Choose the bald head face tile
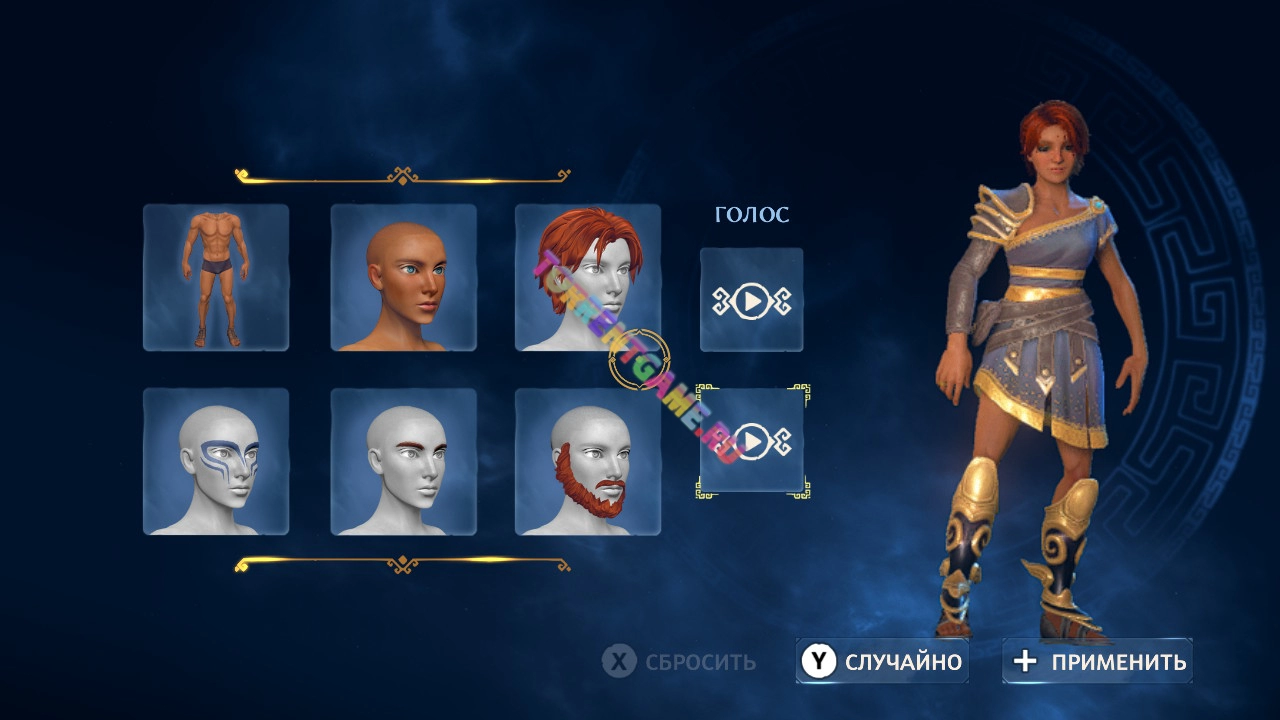 coord(404,278)
